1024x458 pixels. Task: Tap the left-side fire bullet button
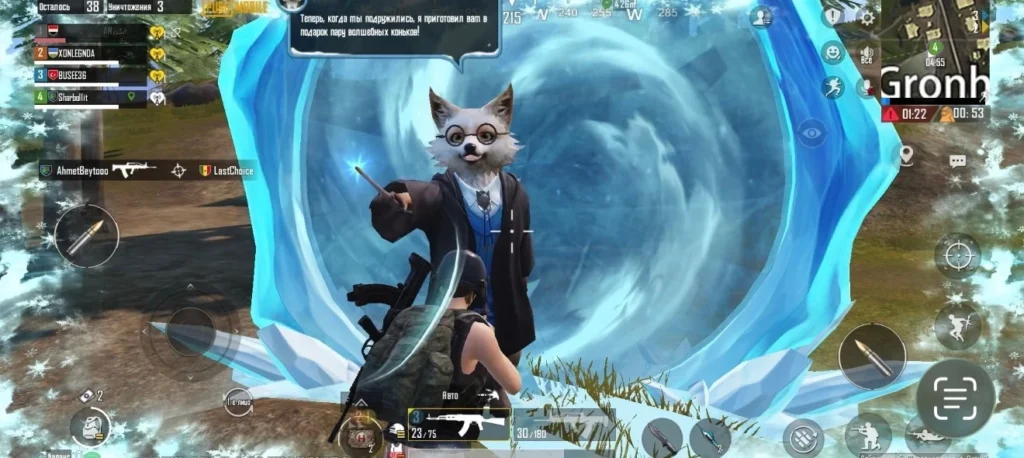click(86, 236)
